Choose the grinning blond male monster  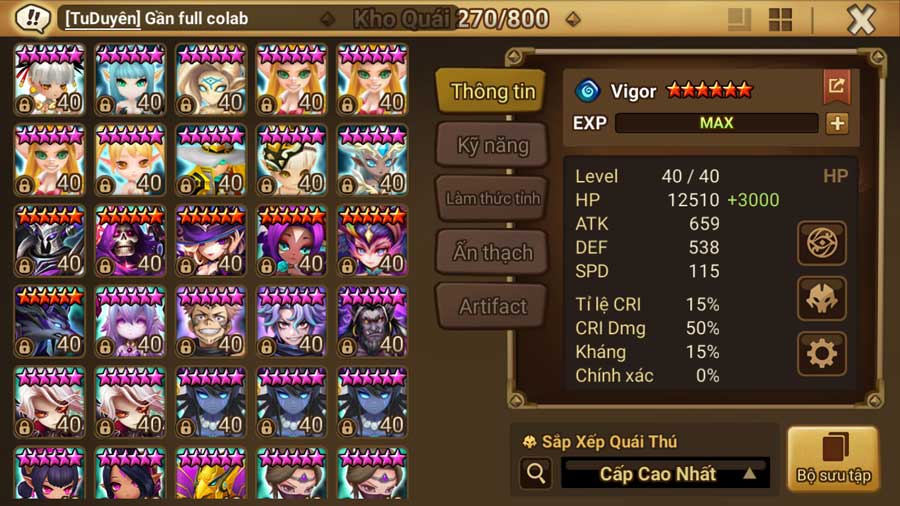tap(211, 322)
